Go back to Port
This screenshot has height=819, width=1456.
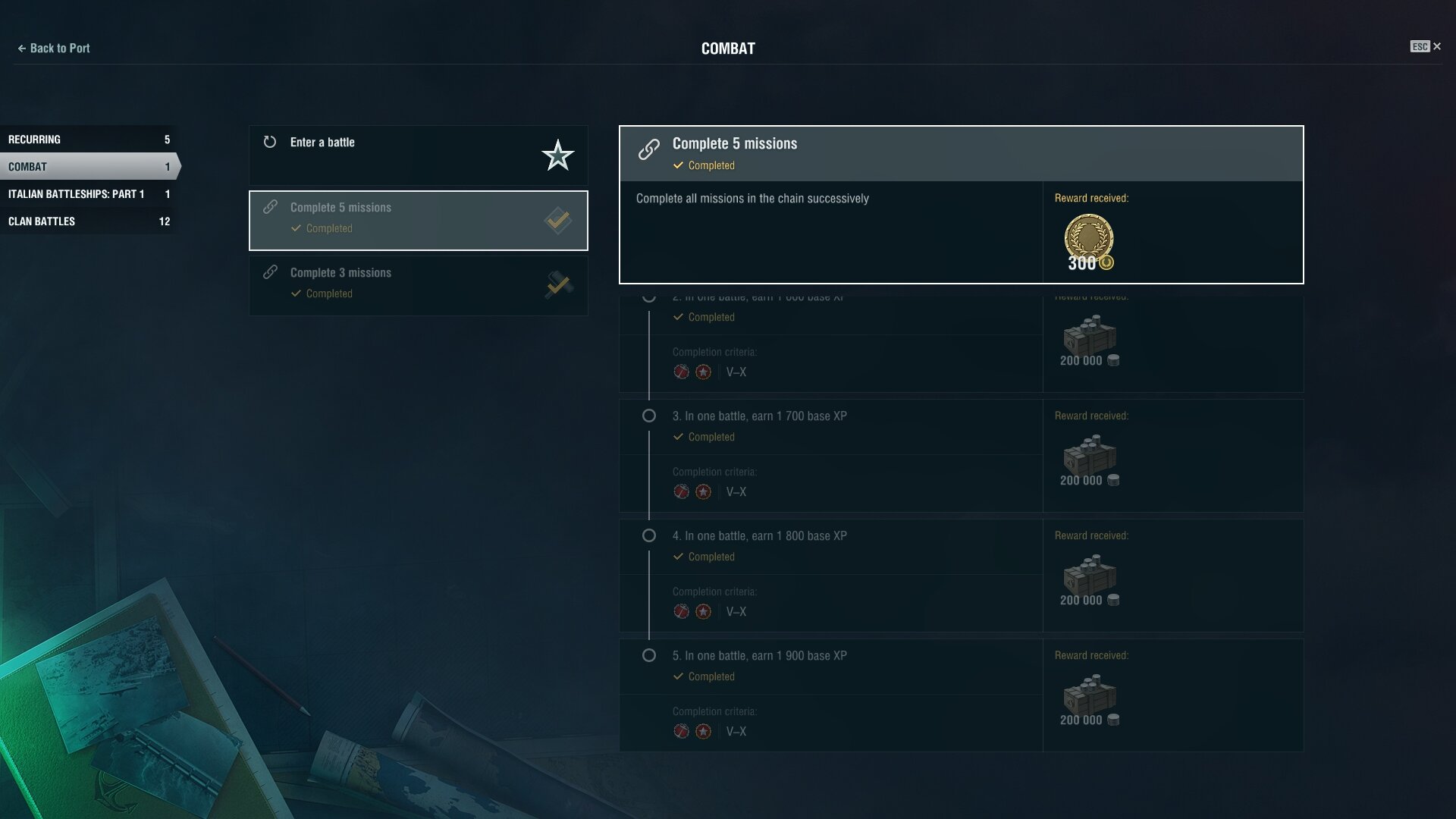click(x=53, y=49)
